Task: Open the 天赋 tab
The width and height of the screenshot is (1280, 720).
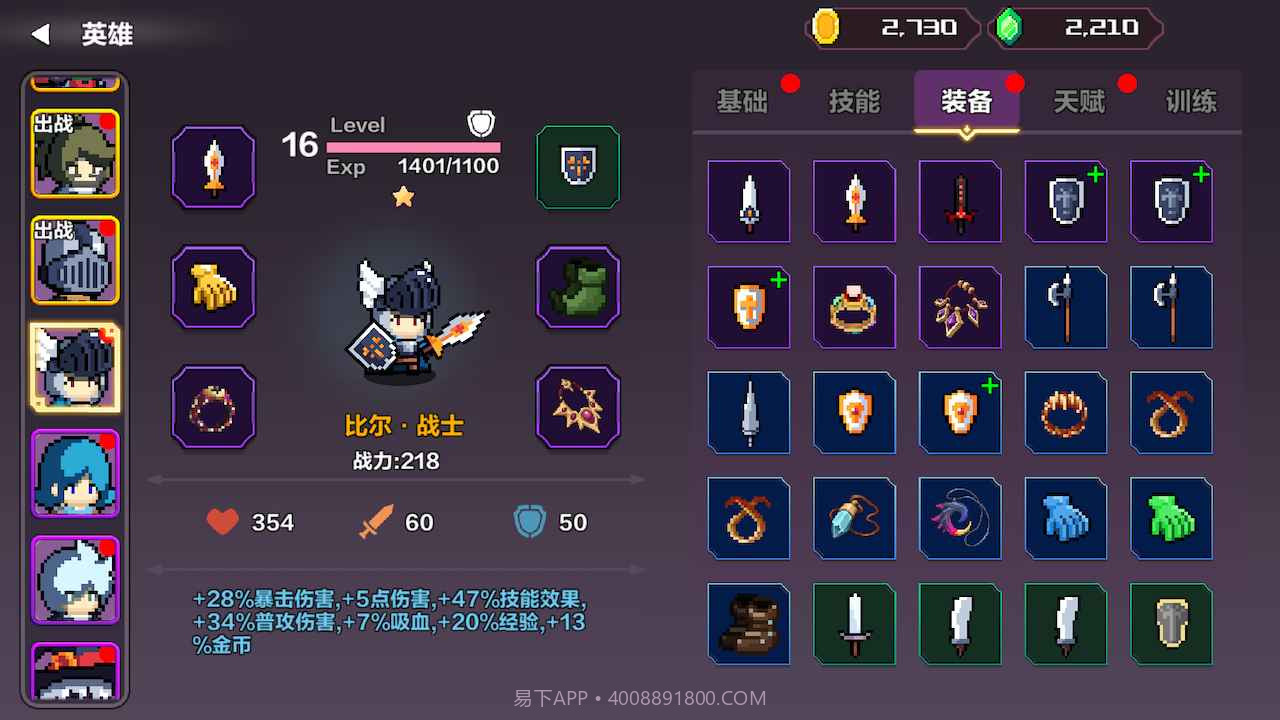Action: pos(1080,101)
